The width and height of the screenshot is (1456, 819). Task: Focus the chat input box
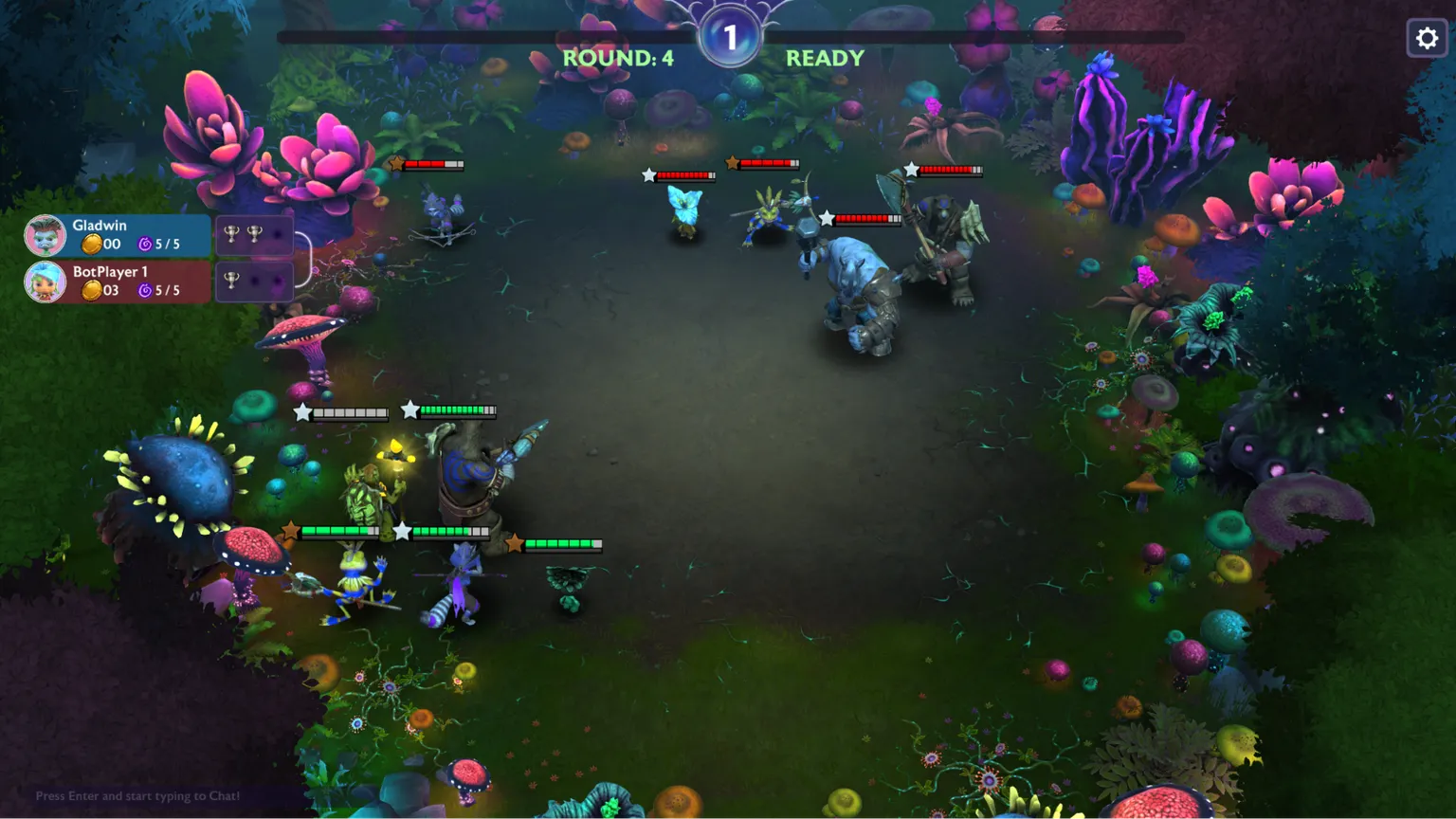[x=138, y=796]
